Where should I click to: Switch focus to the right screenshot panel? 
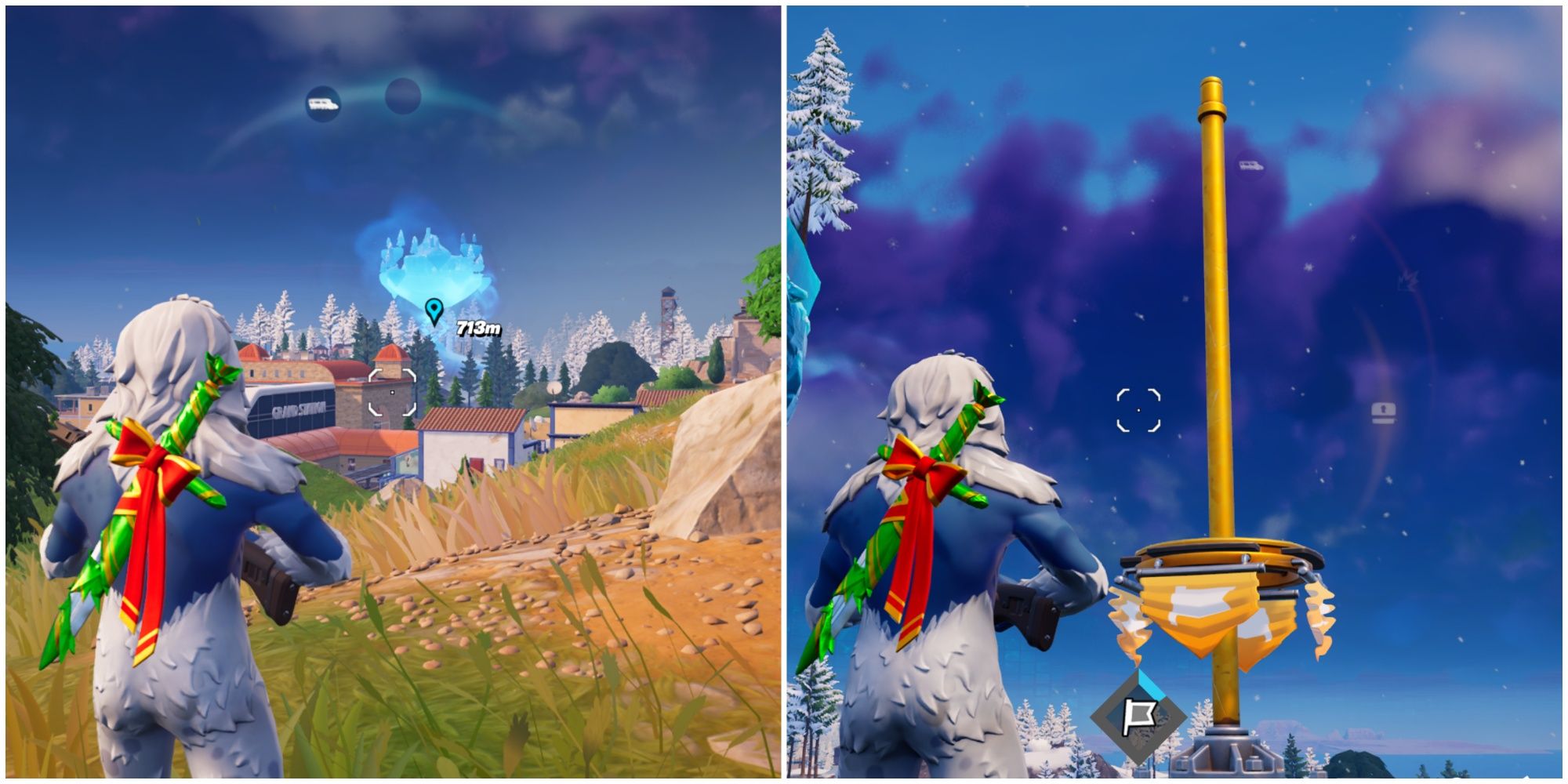pos(1176,392)
